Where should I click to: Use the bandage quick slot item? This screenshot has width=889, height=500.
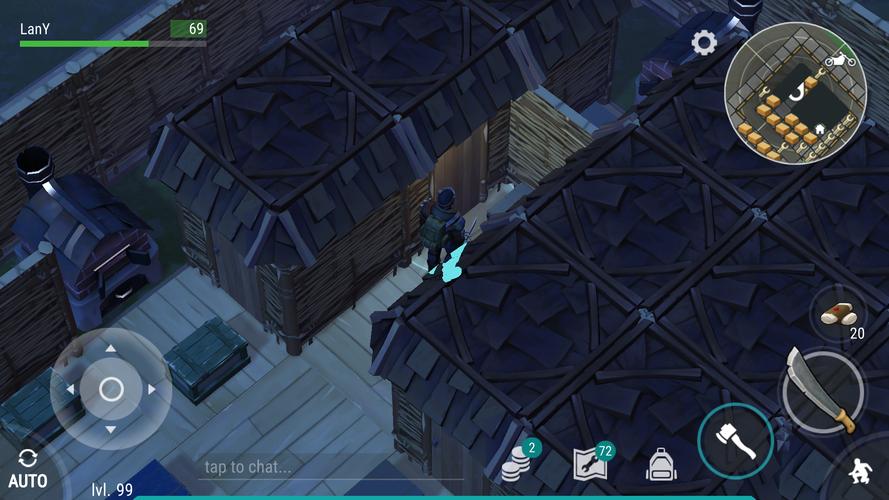tap(837, 314)
